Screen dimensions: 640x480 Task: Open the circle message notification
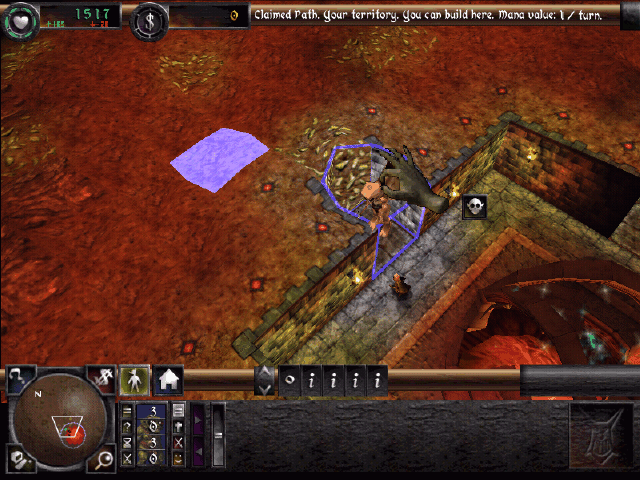(x=289, y=380)
